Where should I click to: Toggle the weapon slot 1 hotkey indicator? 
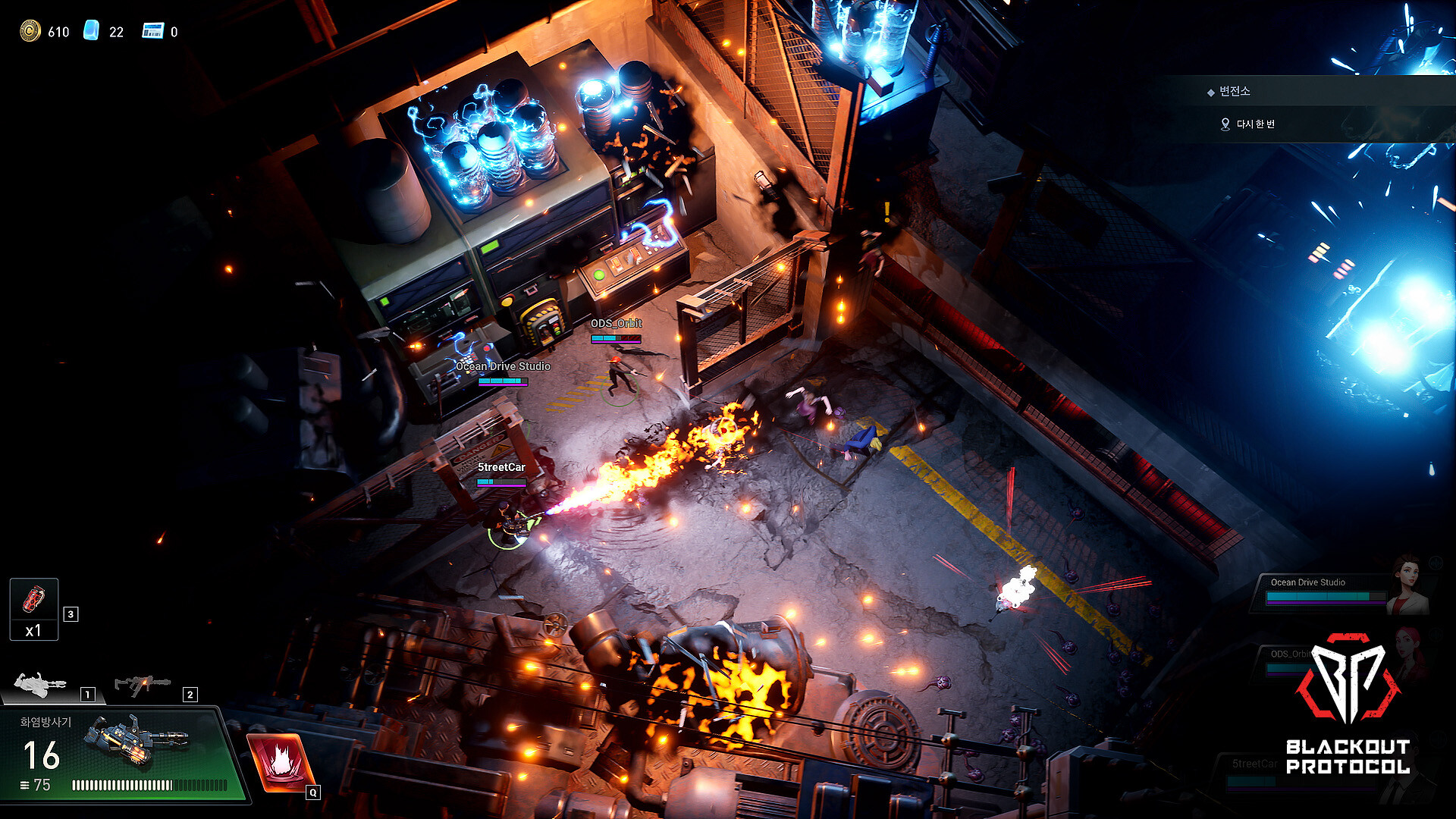point(87,694)
